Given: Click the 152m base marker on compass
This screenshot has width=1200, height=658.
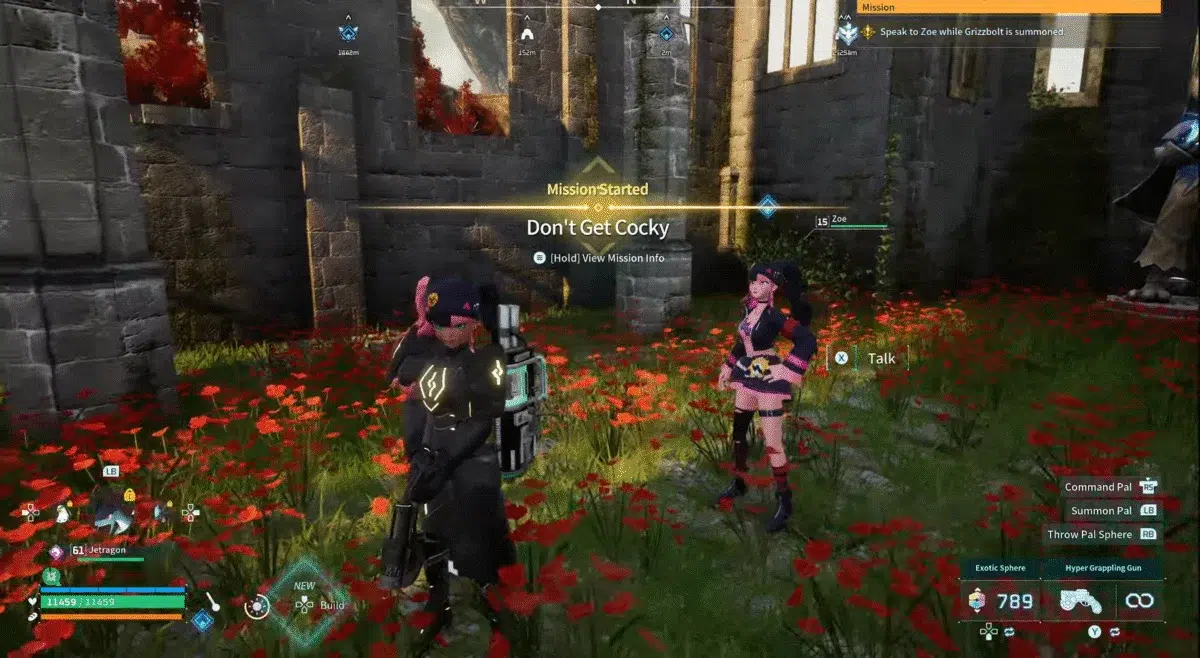Looking at the screenshot, I should [x=527, y=35].
